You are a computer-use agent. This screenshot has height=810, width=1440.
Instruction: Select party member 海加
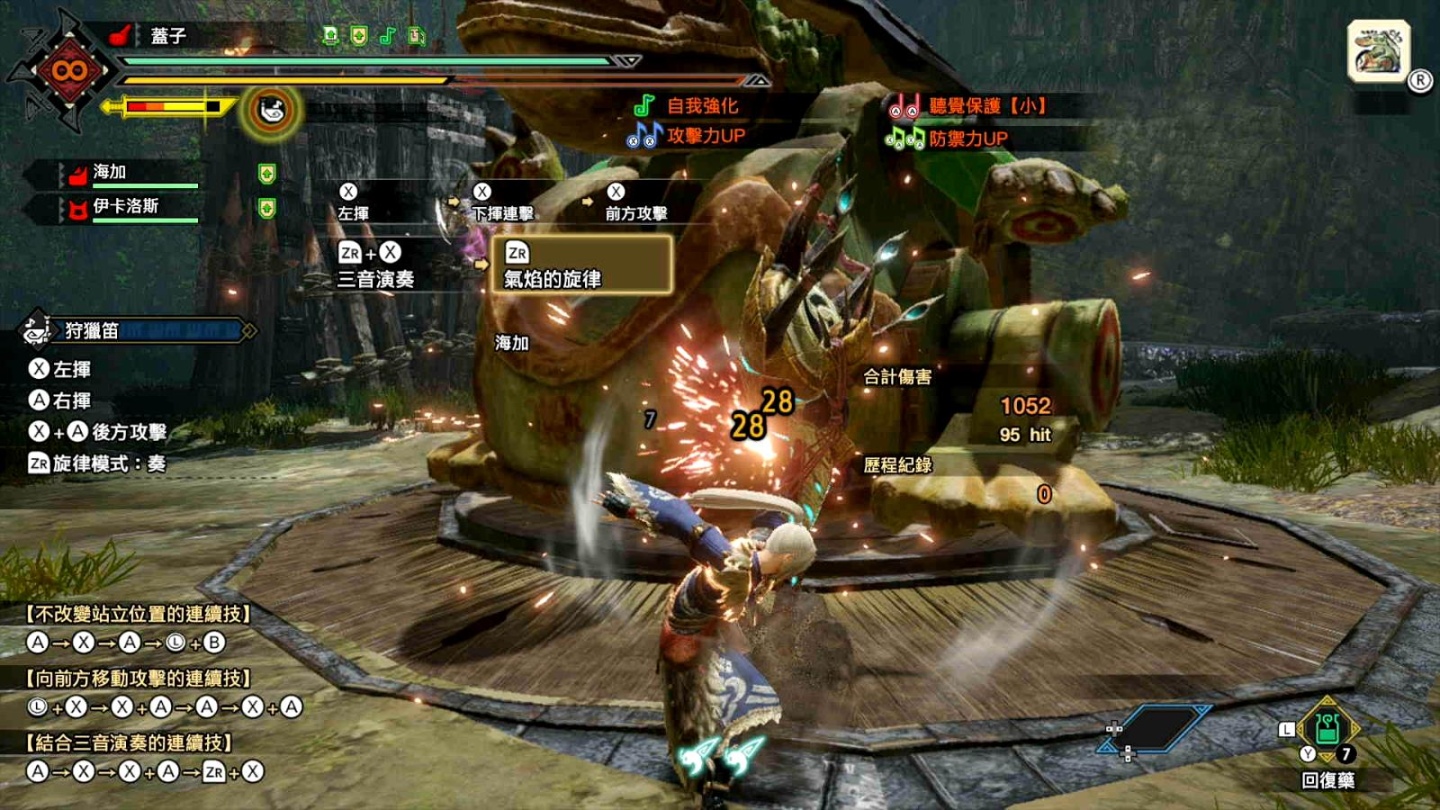click(x=110, y=174)
